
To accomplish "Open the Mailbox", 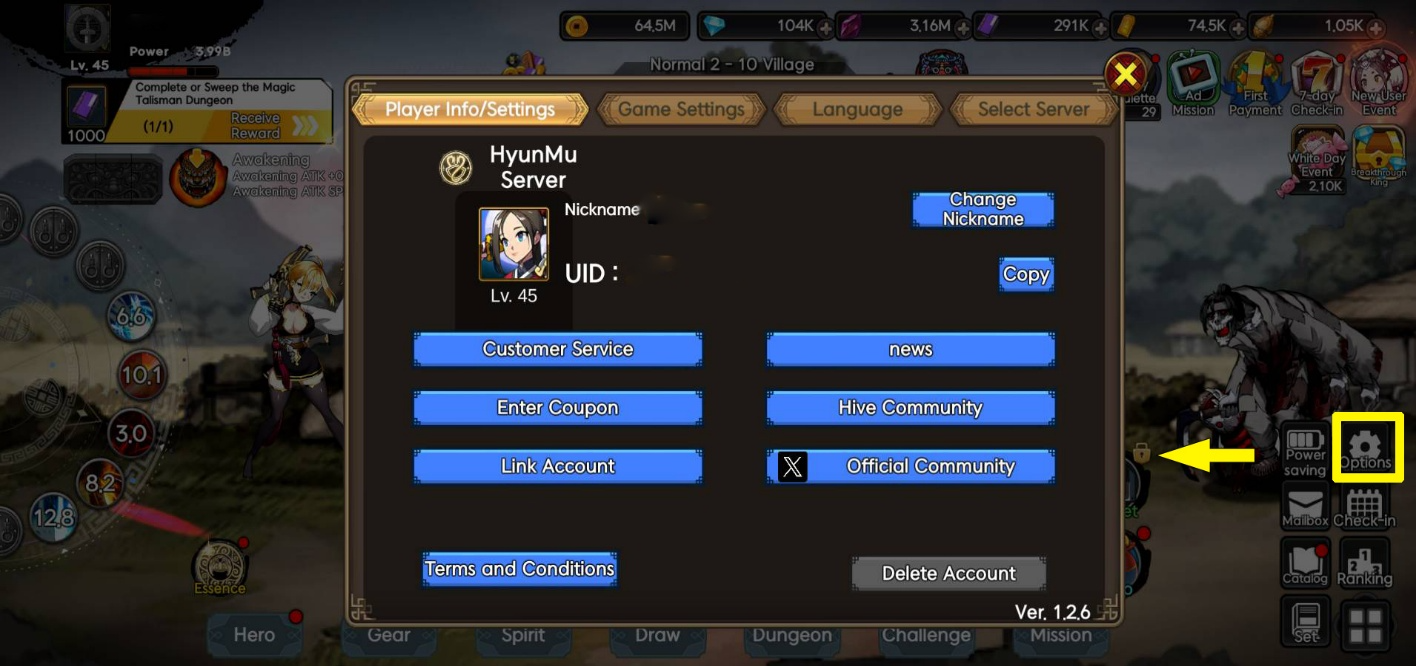I will coord(1304,506).
